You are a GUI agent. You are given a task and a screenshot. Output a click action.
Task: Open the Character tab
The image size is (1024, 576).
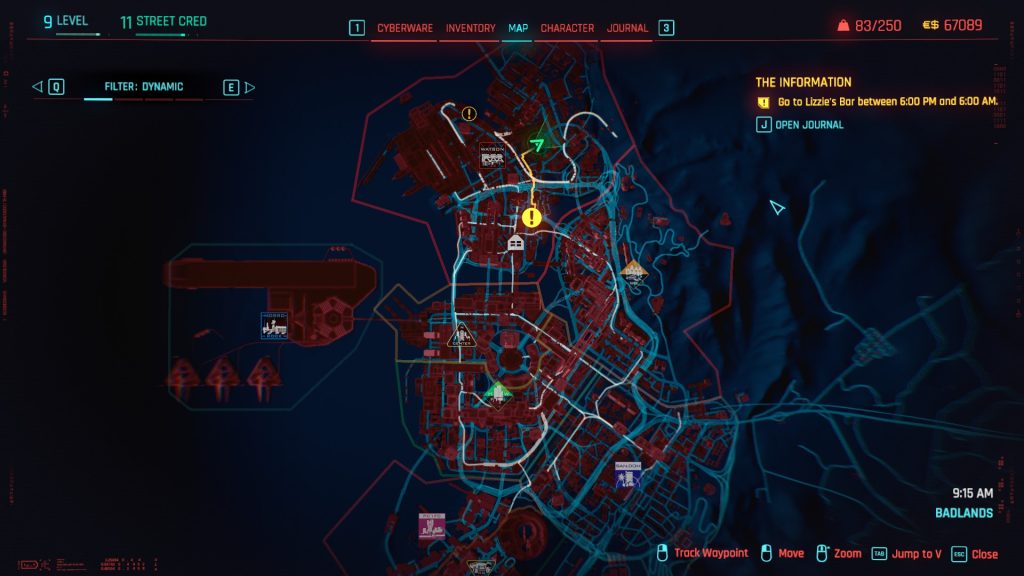tap(567, 28)
